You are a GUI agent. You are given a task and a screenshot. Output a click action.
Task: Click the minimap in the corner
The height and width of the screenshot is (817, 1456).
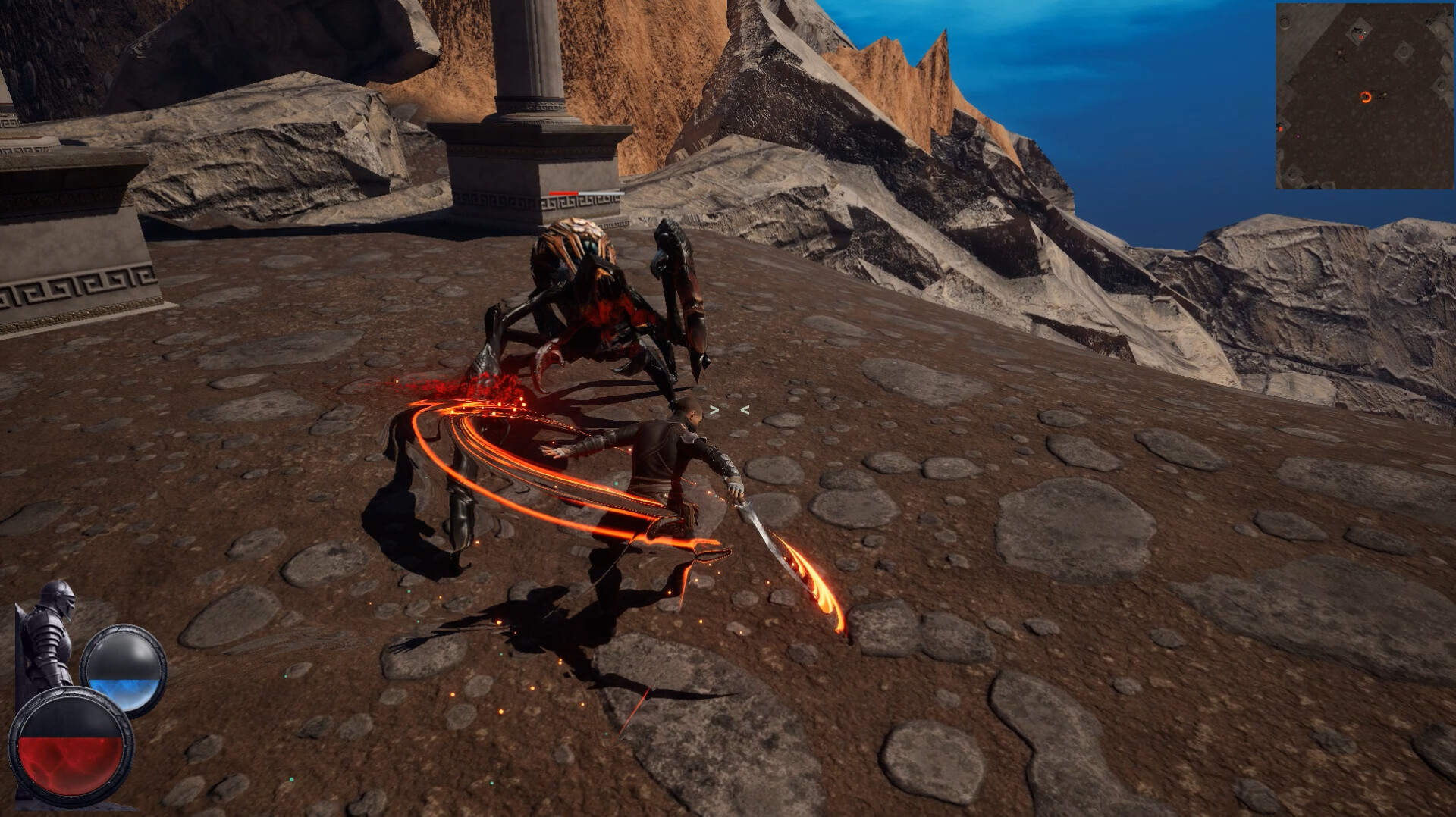(1363, 96)
